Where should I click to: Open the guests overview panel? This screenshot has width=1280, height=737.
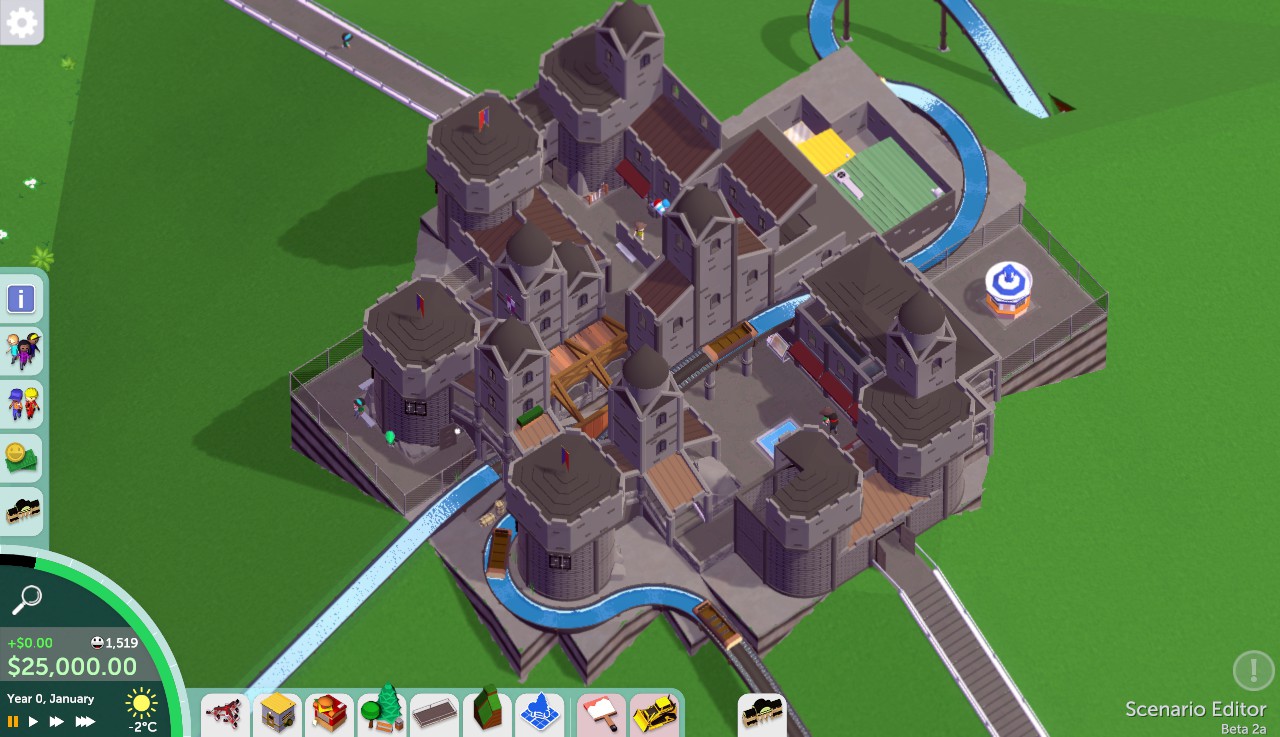point(21,351)
